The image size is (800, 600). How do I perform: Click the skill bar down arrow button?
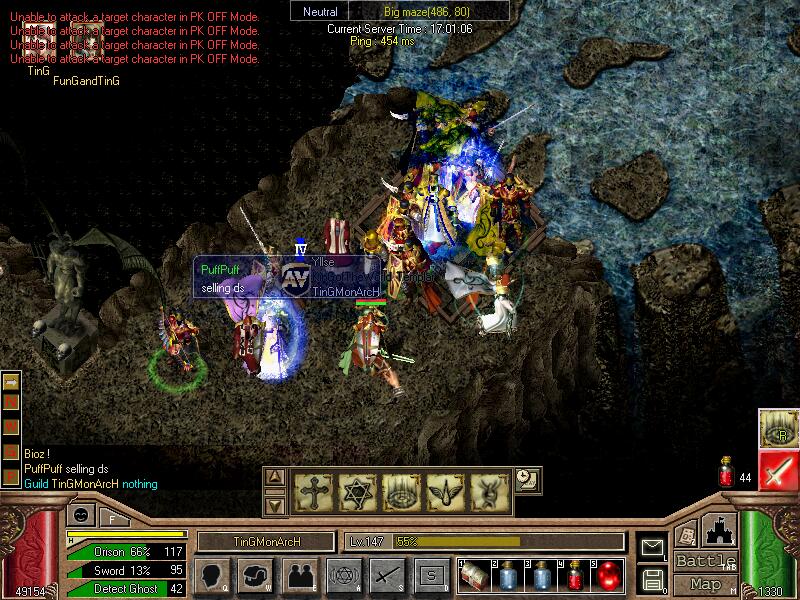click(277, 505)
